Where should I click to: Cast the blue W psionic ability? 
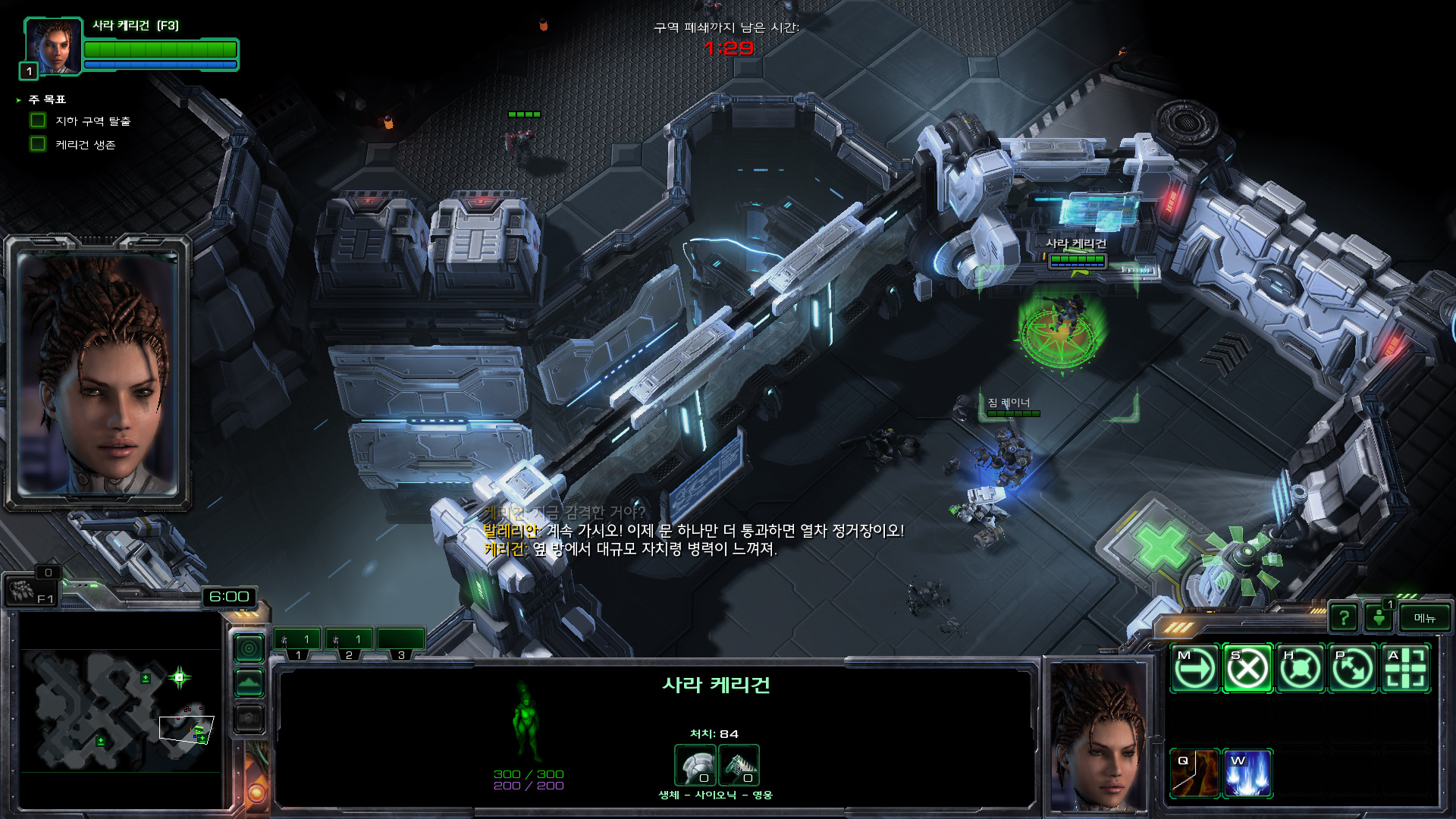click(x=1247, y=773)
